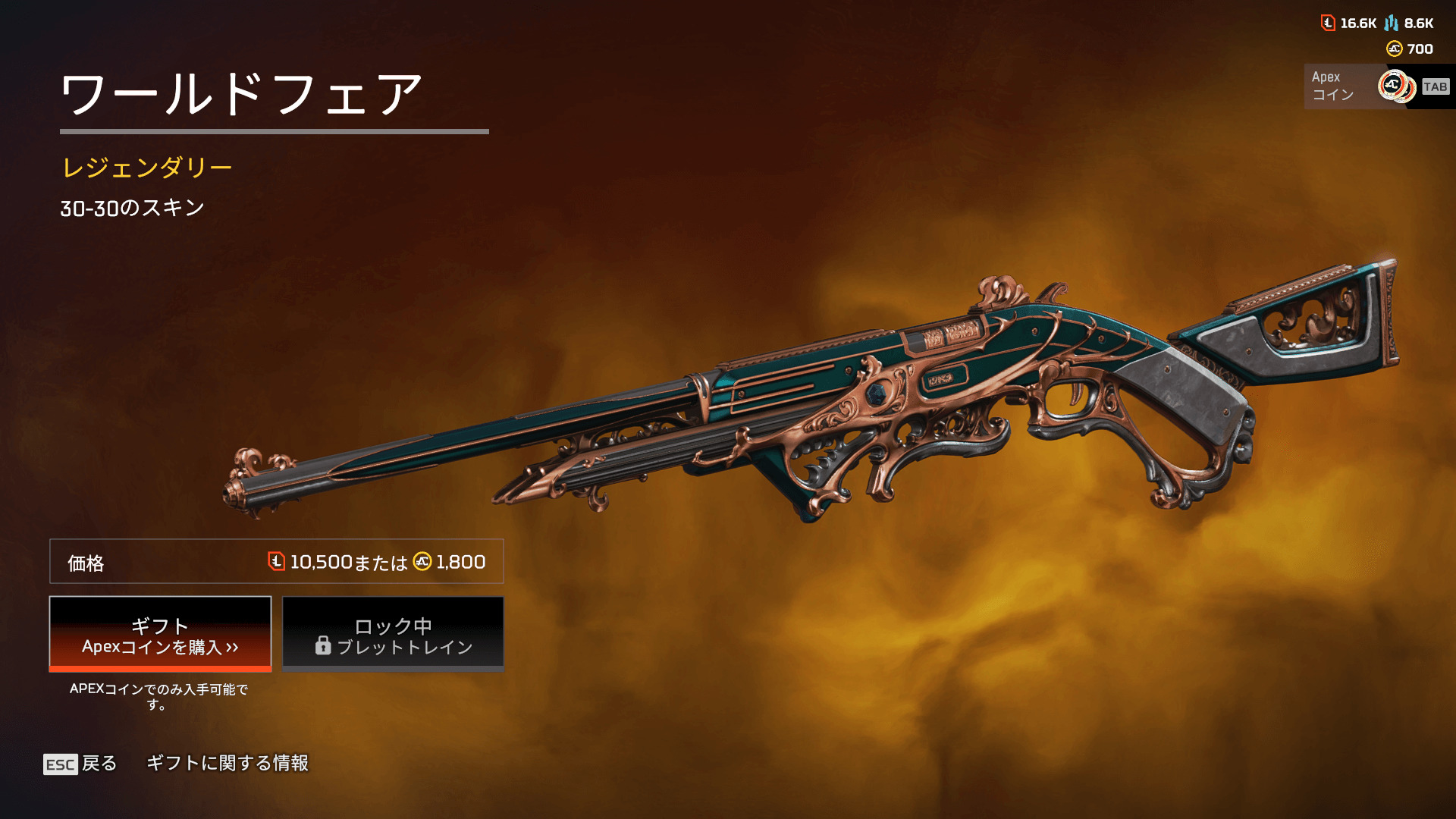The image size is (1456, 819).
Task: Go back with the 戻る button
Action: pyautogui.click(x=80, y=764)
